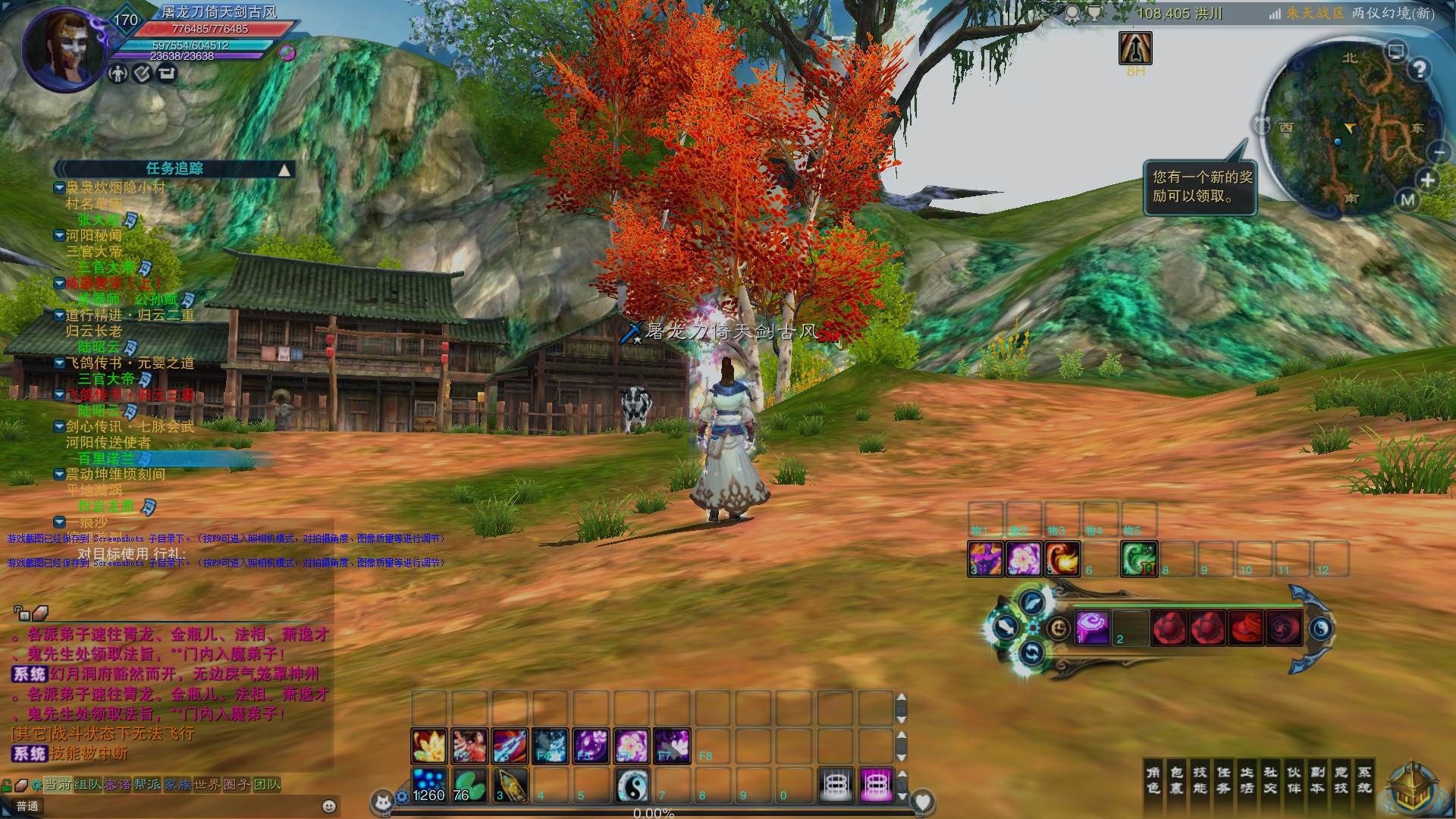Open the 包裹 bag menu
1456x819 pixels.
(x=1177, y=780)
